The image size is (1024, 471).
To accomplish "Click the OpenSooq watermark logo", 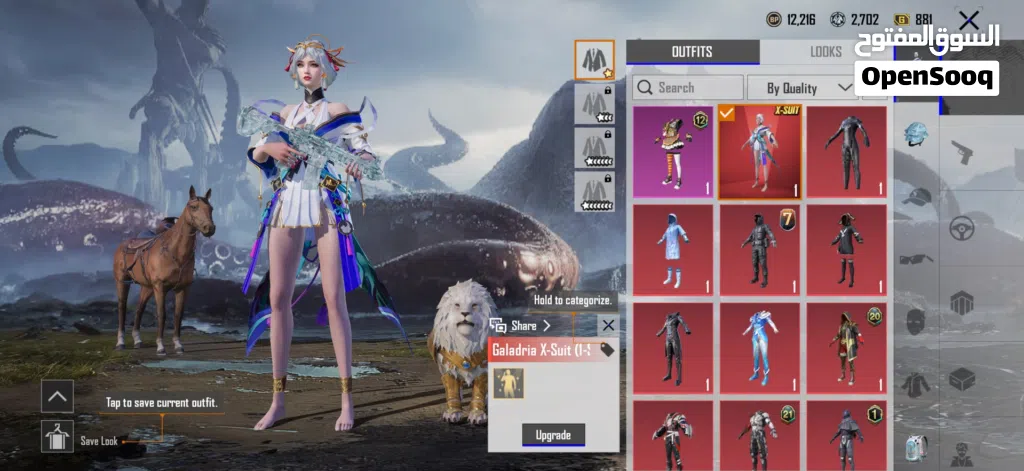I will pyautogui.click(x=926, y=60).
